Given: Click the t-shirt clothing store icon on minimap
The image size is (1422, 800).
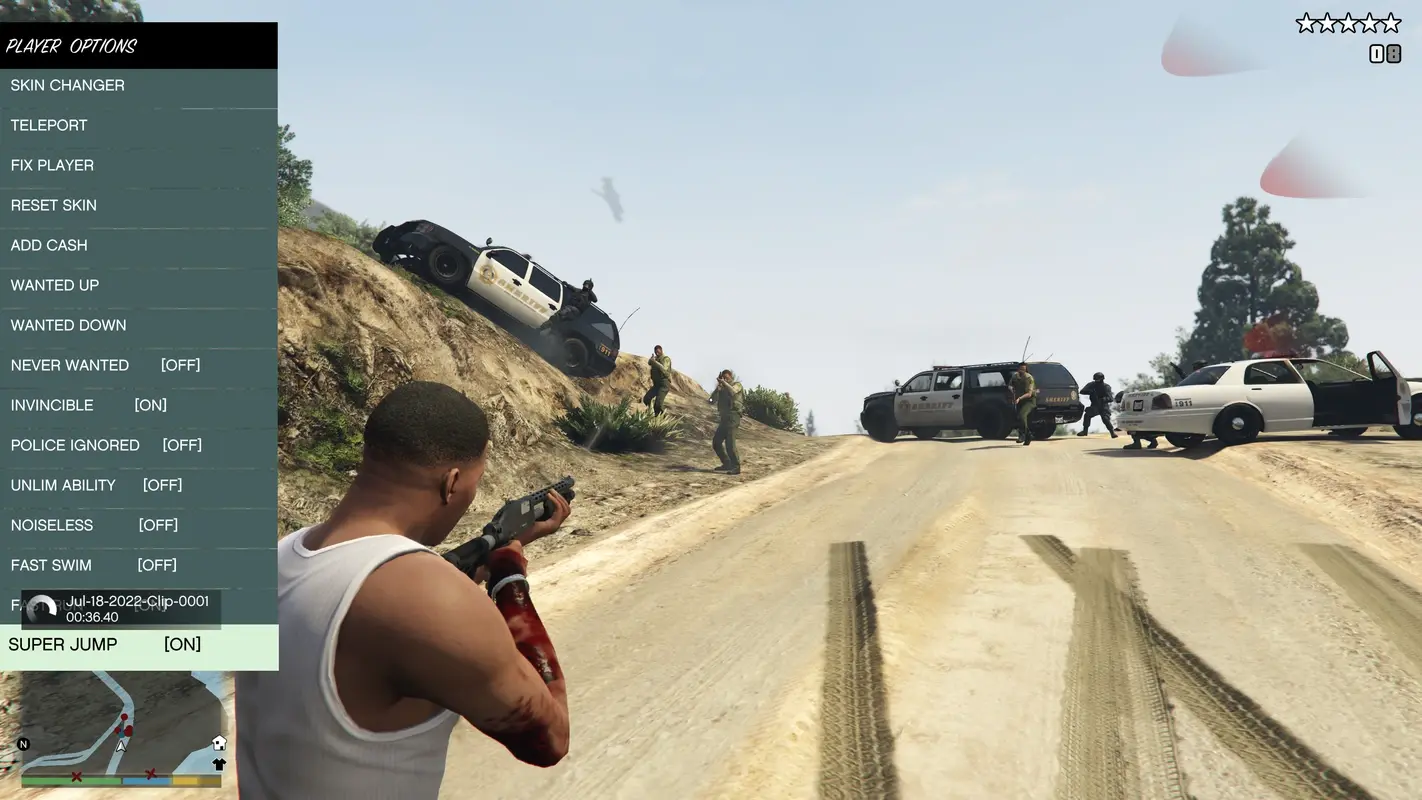Looking at the screenshot, I should point(219,765).
